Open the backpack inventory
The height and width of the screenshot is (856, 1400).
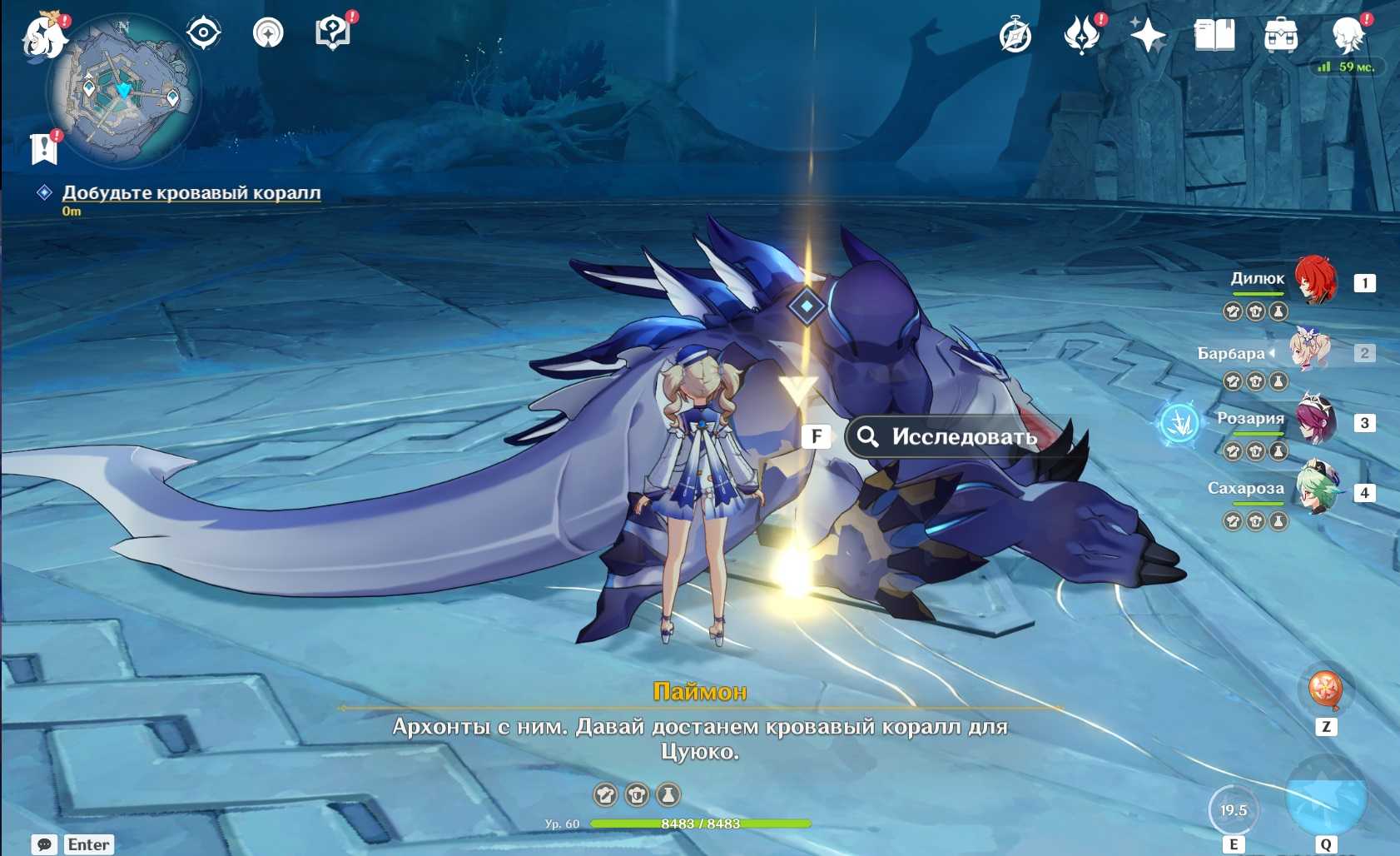1280,36
